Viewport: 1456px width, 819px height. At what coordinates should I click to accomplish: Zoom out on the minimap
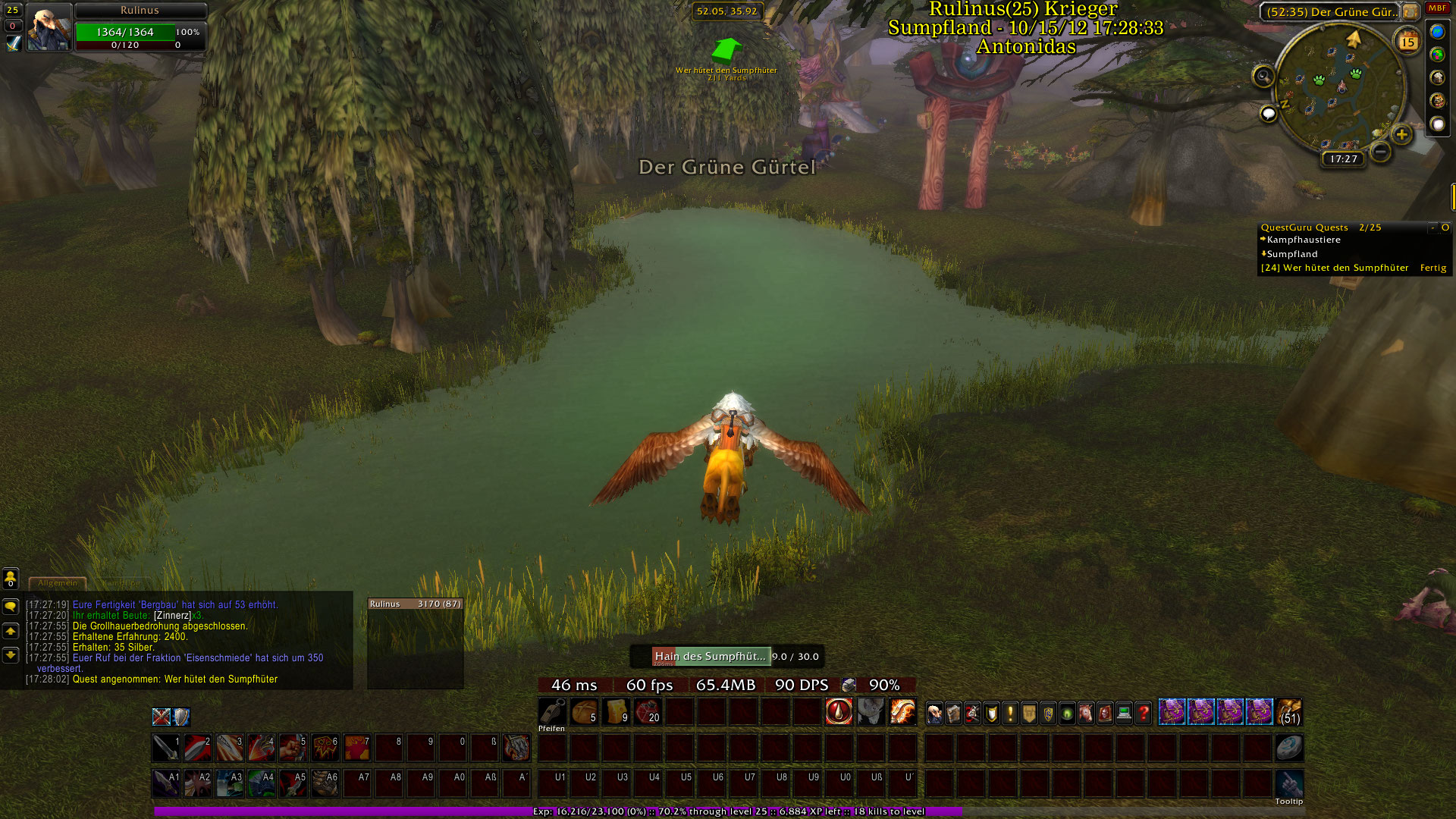click(x=1381, y=152)
